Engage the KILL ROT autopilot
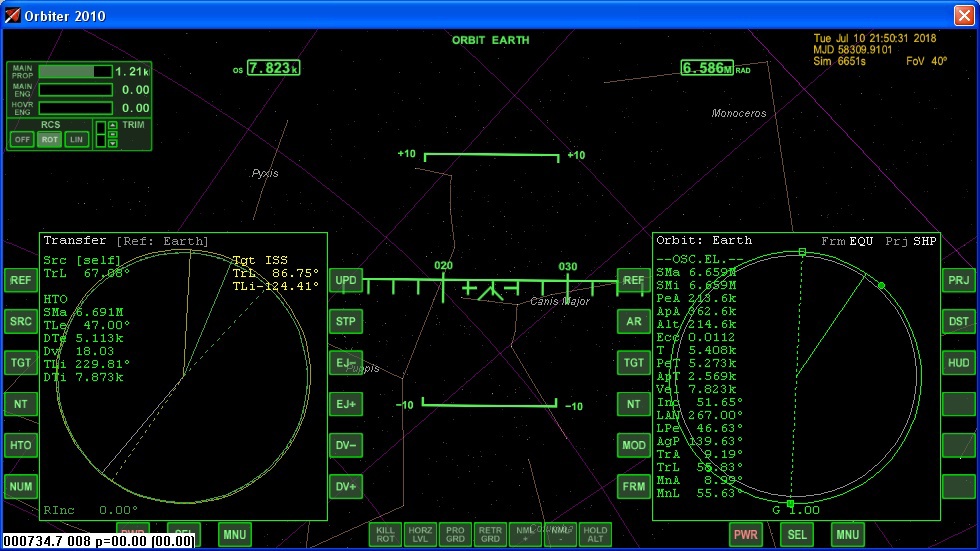980x551 pixels. (385, 535)
